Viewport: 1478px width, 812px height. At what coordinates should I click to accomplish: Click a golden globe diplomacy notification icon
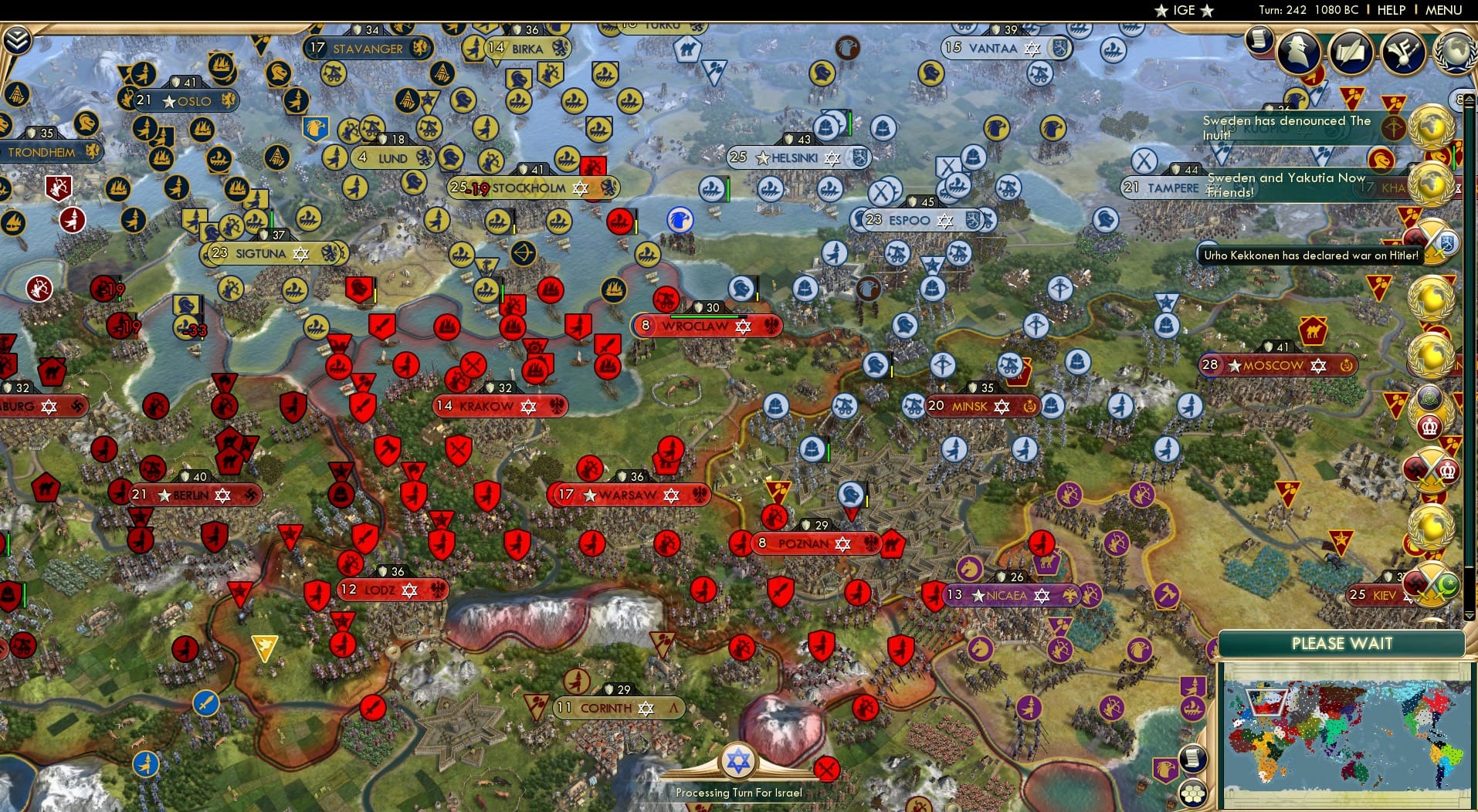point(1436,123)
